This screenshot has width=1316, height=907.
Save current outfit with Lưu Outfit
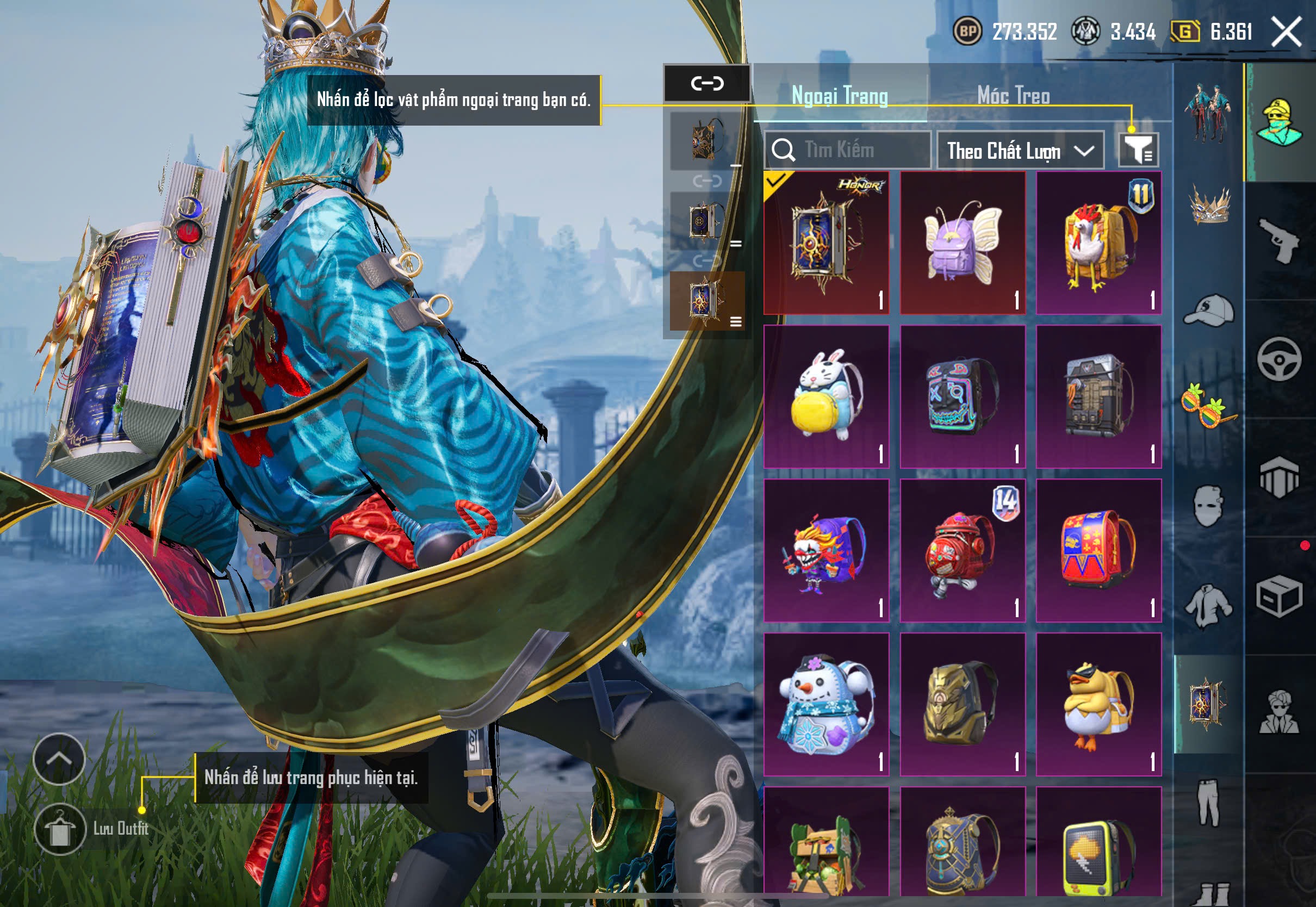pos(60,829)
